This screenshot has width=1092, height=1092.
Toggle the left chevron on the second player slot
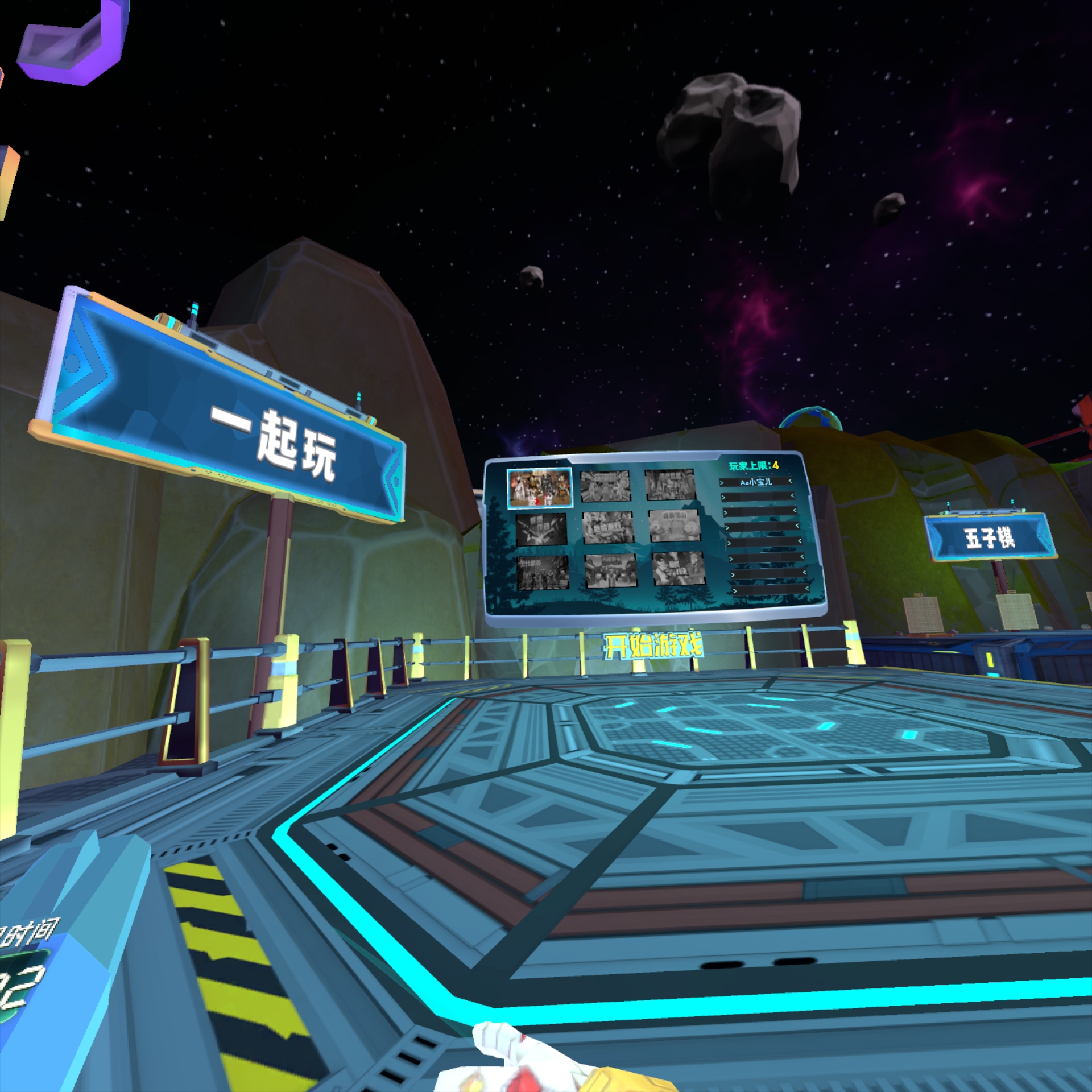[724, 498]
